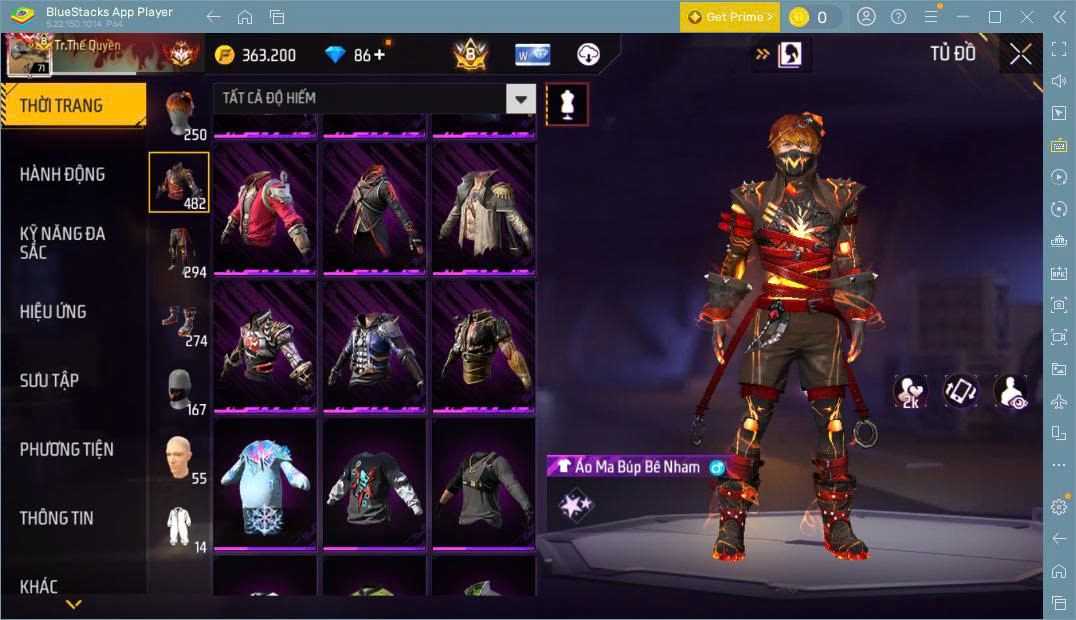This screenshot has width=1076, height=620.
Task: Click the mannequin preview button
Action: [x=567, y=104]
